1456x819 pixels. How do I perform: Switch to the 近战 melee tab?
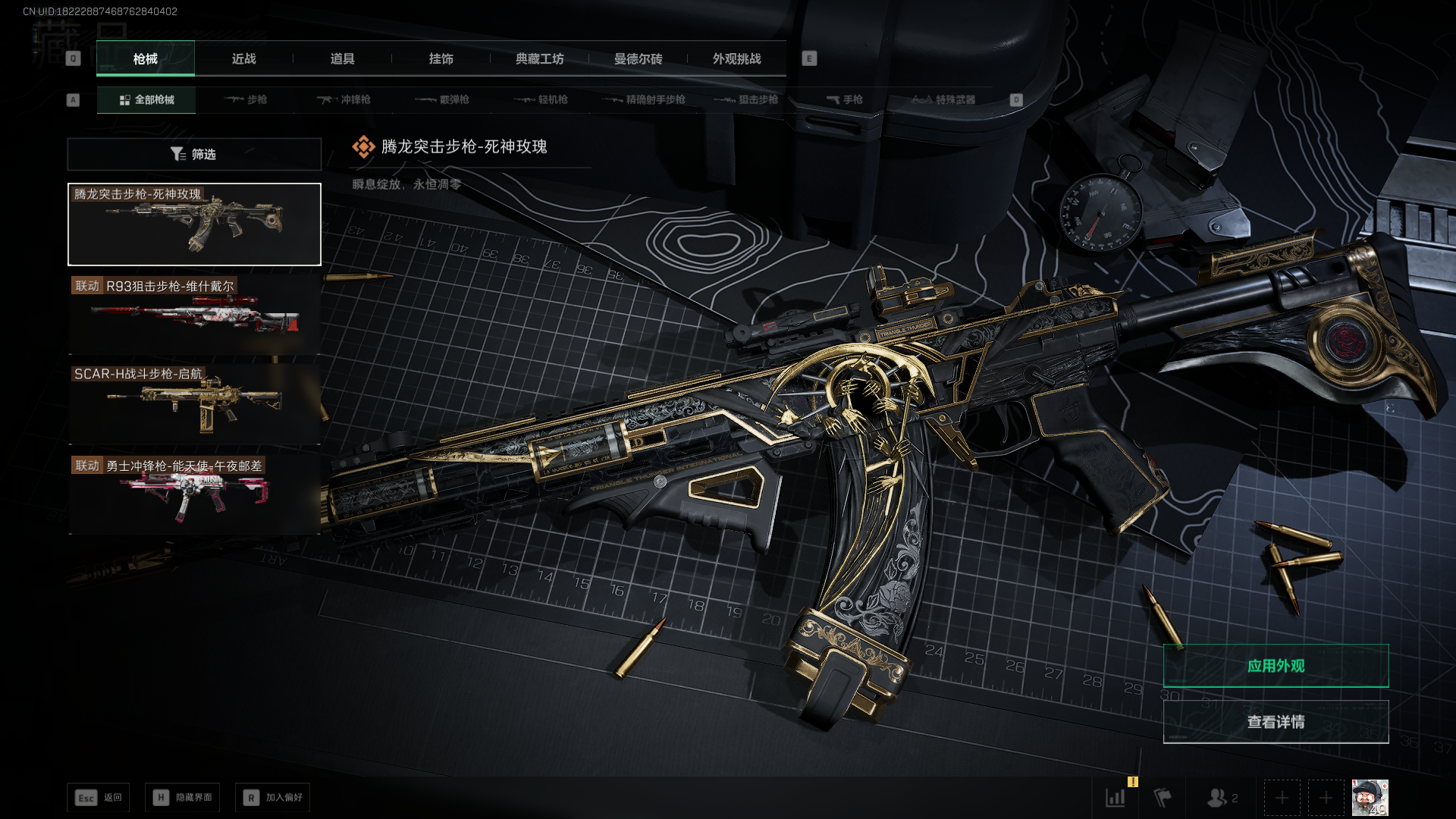243,59
